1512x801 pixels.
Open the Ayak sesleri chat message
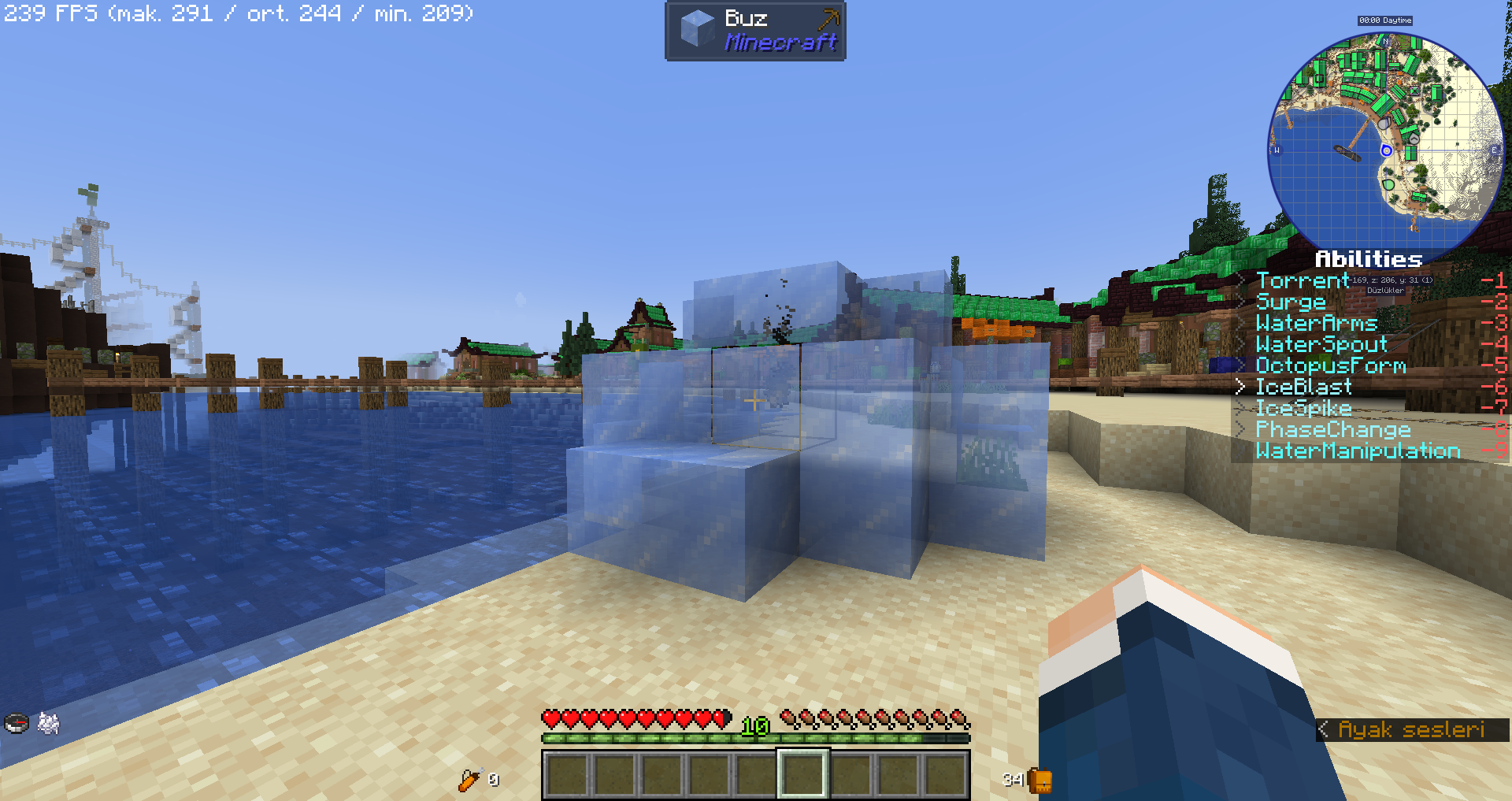[x=1413, y=729]
